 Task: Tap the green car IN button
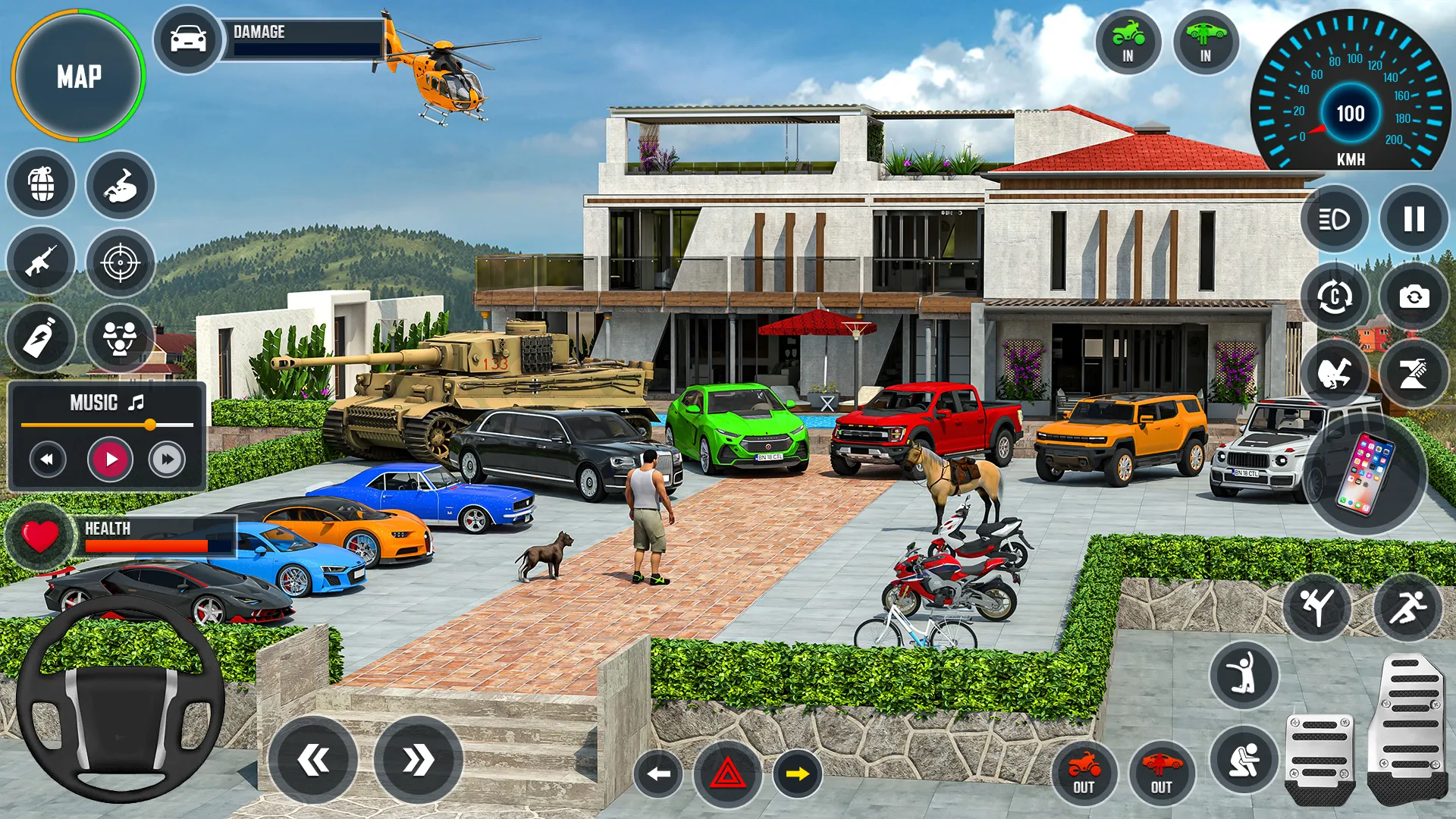[1205, 42]
